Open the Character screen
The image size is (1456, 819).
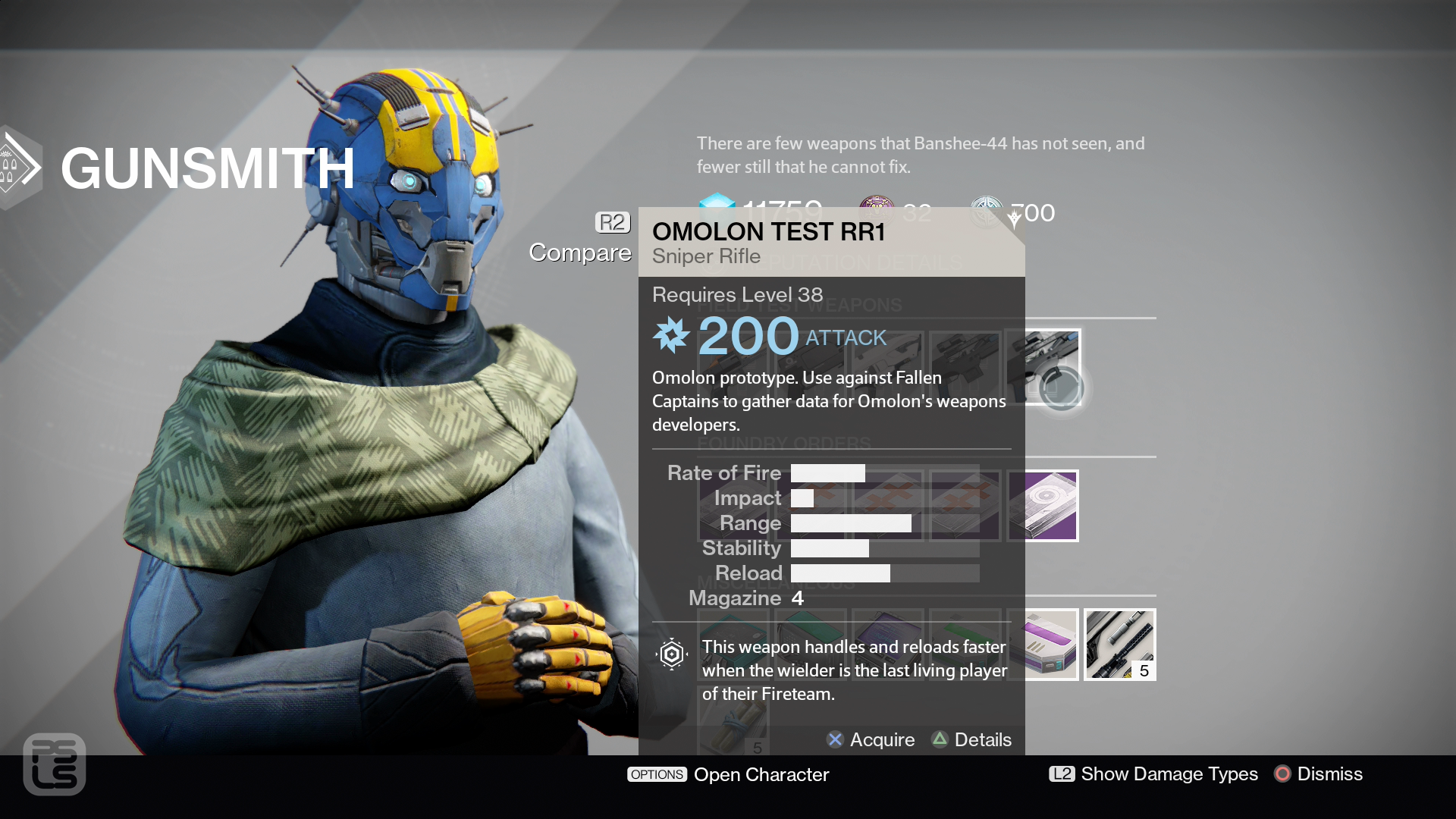[728, 774]
